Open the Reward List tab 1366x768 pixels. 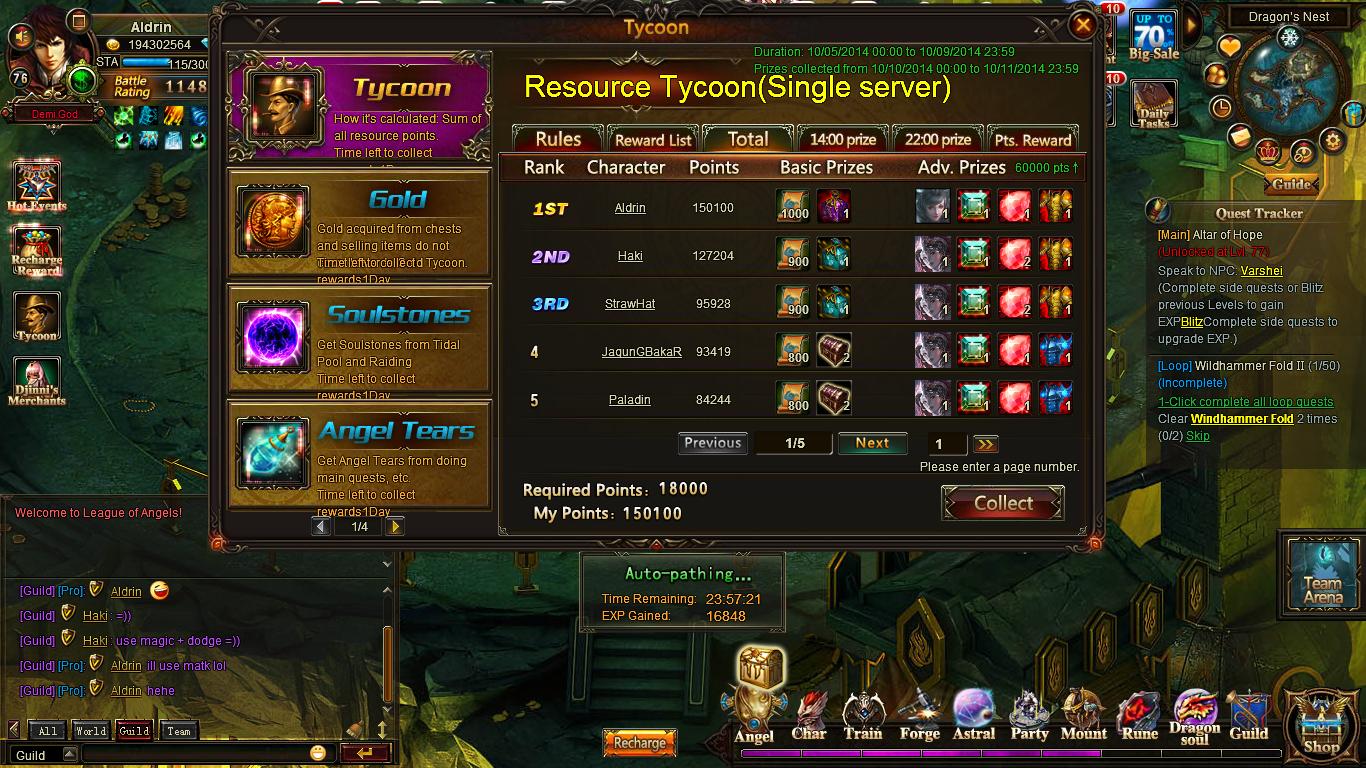click(x=653, y=140)
